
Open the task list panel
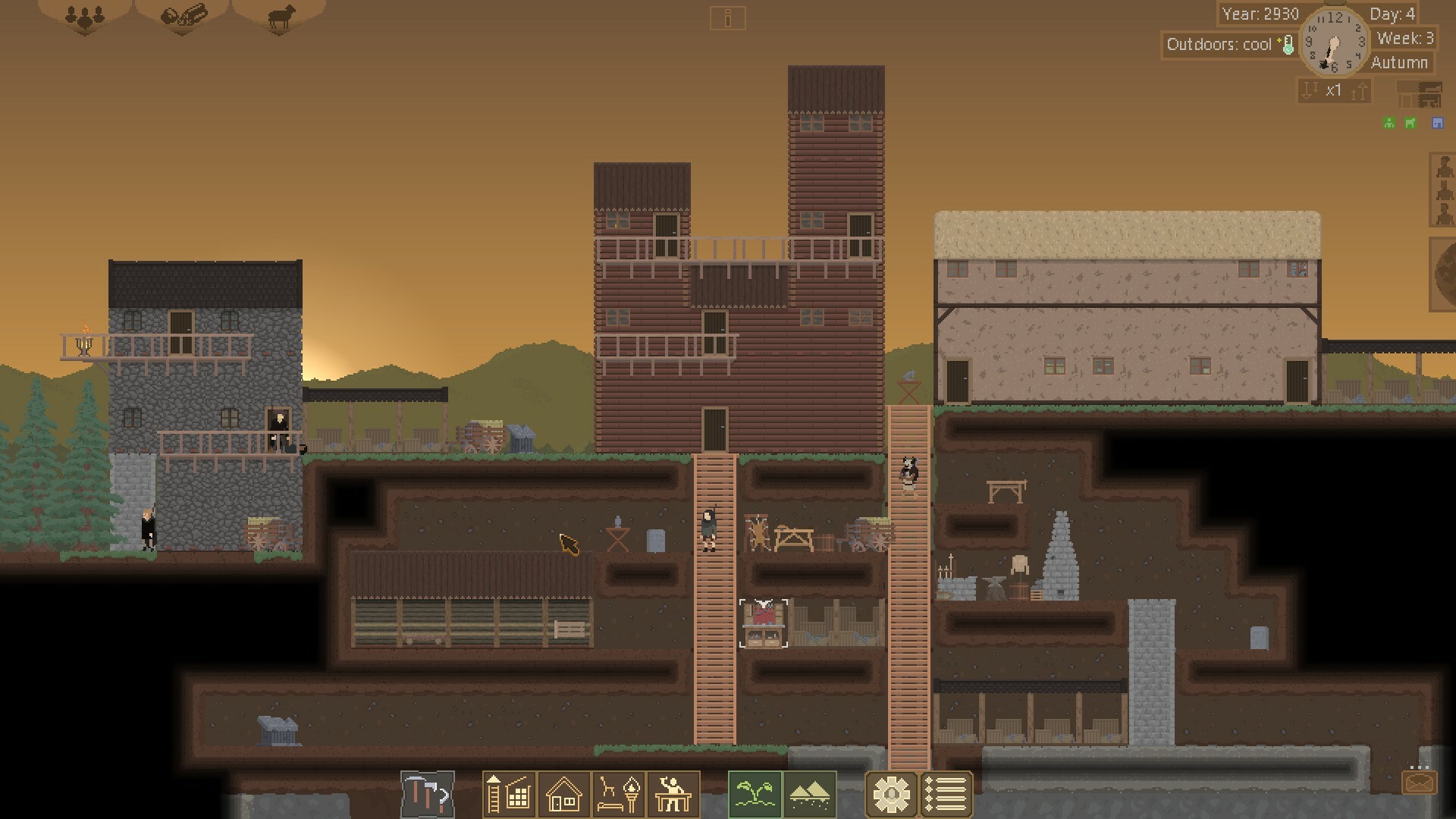coord(945,794)
